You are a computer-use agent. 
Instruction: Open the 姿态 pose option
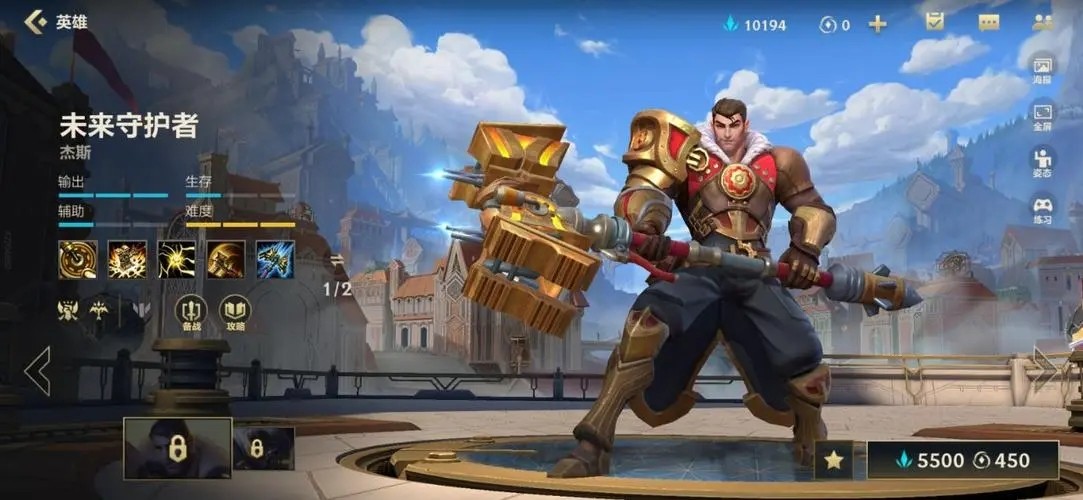(x=1042, y=164)
